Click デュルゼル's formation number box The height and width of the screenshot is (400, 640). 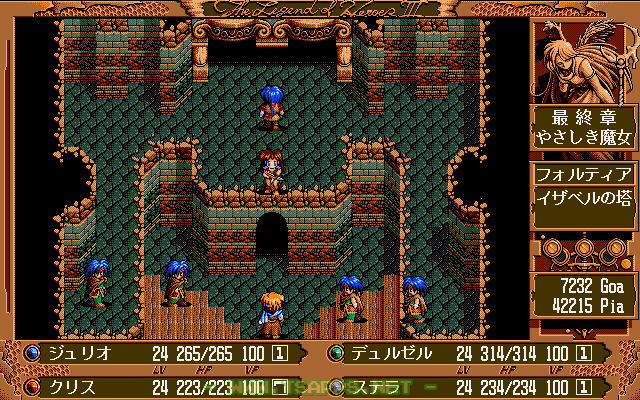click(x=584, y=353)
